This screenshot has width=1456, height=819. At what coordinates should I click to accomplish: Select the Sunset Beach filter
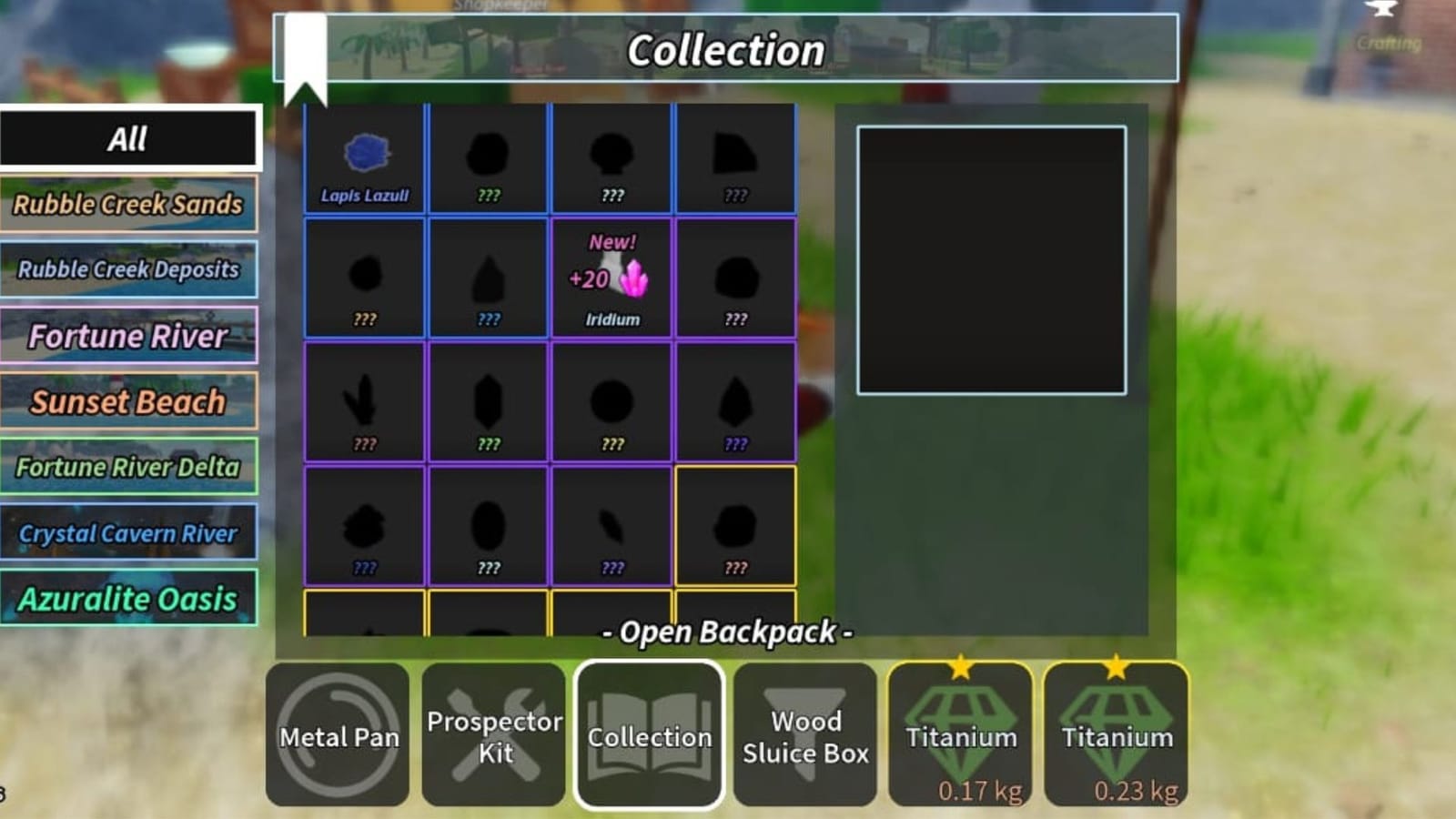tap(130, 401)
